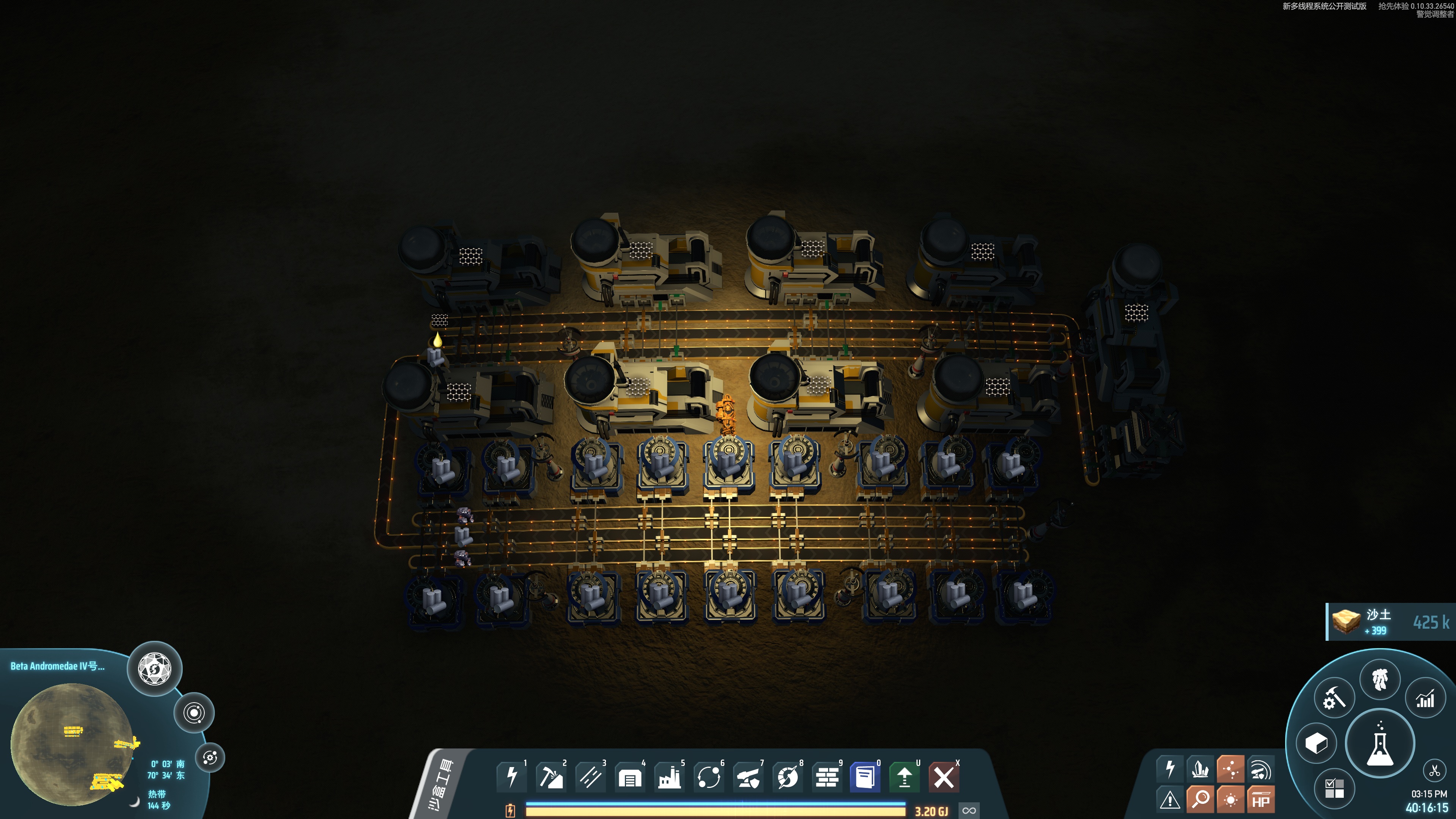Open the turret defense build category
This screenshot has height=819, width=1456.
pyautogui.click(x=748, y=777)
